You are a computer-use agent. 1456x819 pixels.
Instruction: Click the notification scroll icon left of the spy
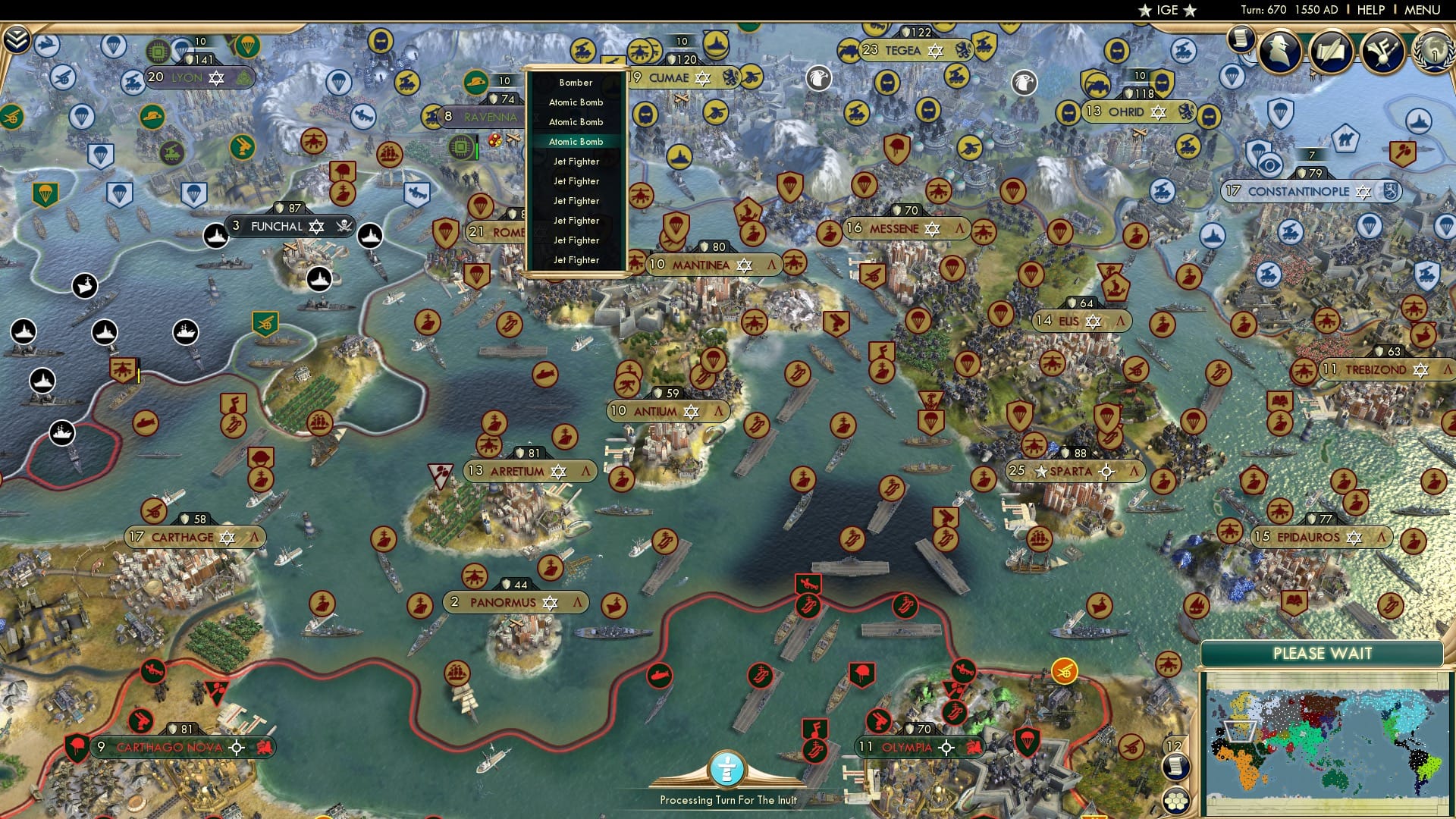coord(1241,38)
